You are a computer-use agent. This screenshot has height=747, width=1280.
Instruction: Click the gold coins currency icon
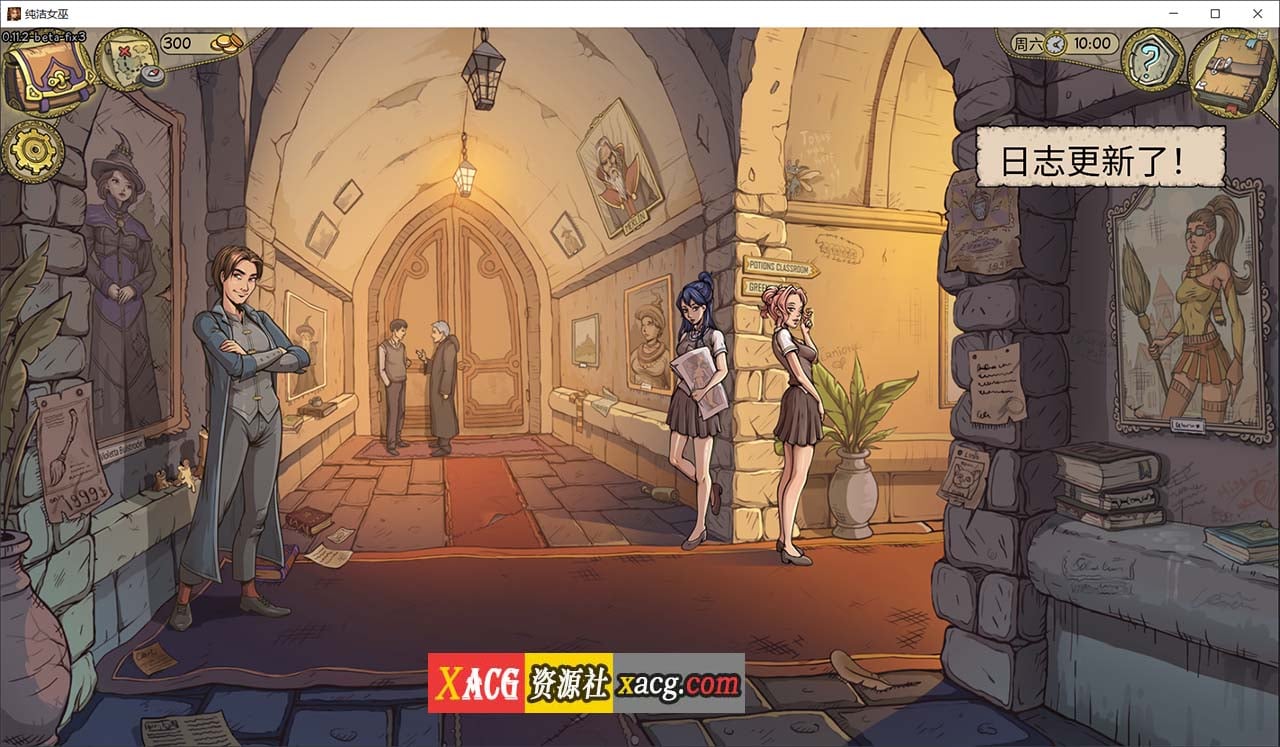point(227,43)
